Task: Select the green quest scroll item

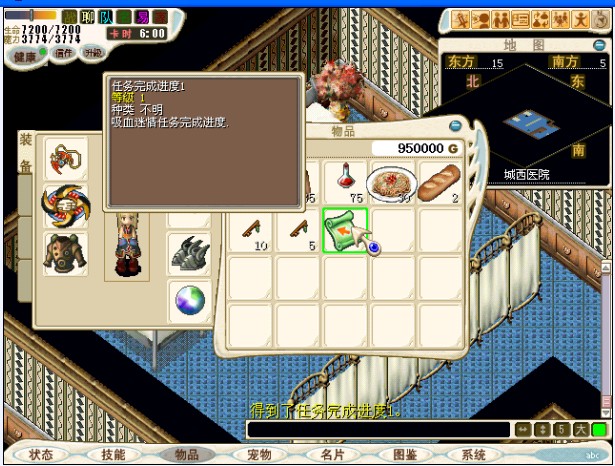Action: (345, 230)
